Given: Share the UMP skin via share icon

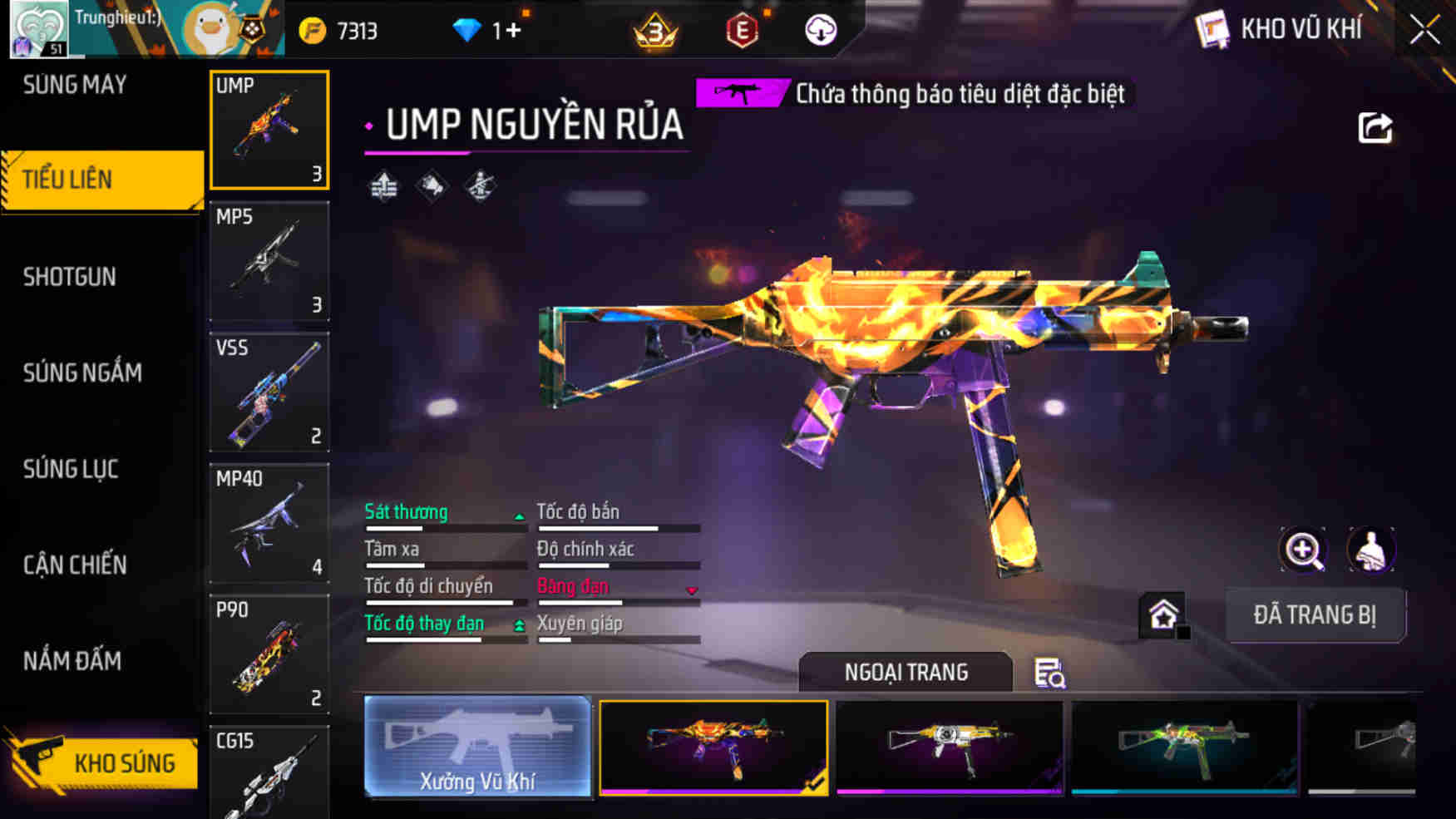Looking at the screenshot, I should 1375,128.
